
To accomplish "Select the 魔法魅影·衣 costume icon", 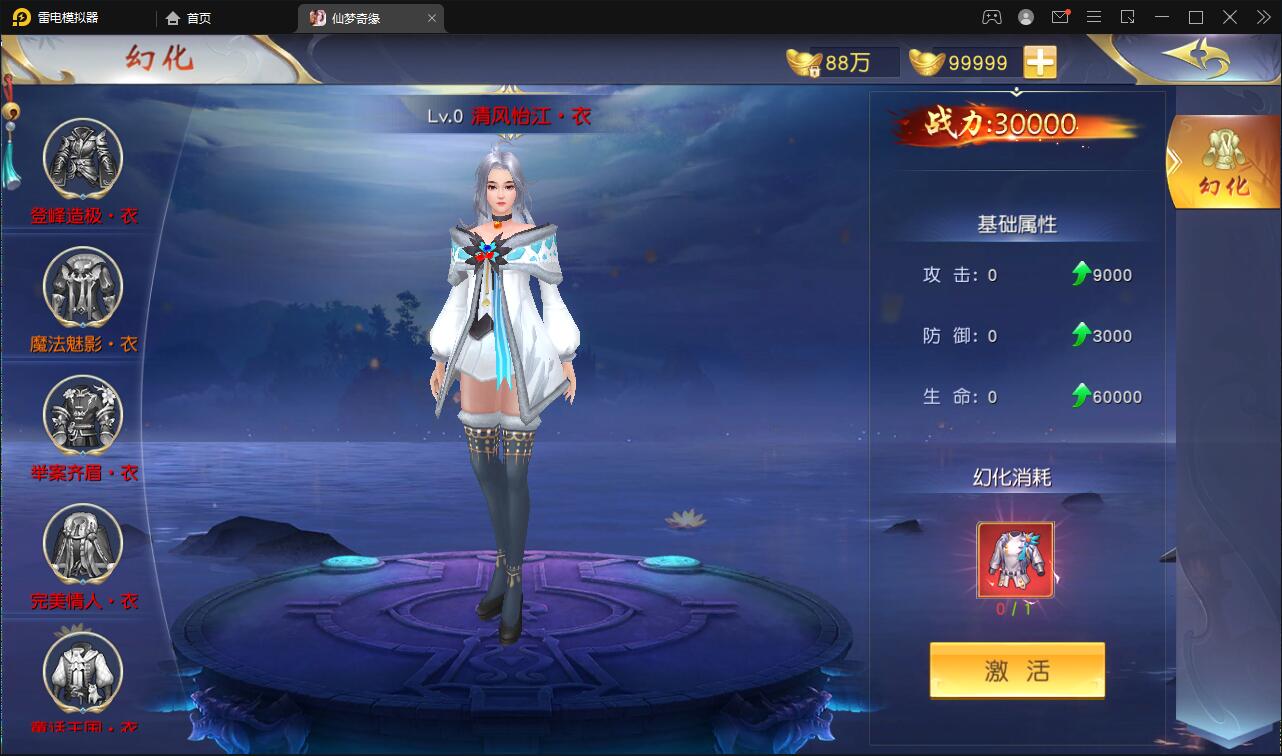I will (x=83, y=287).
